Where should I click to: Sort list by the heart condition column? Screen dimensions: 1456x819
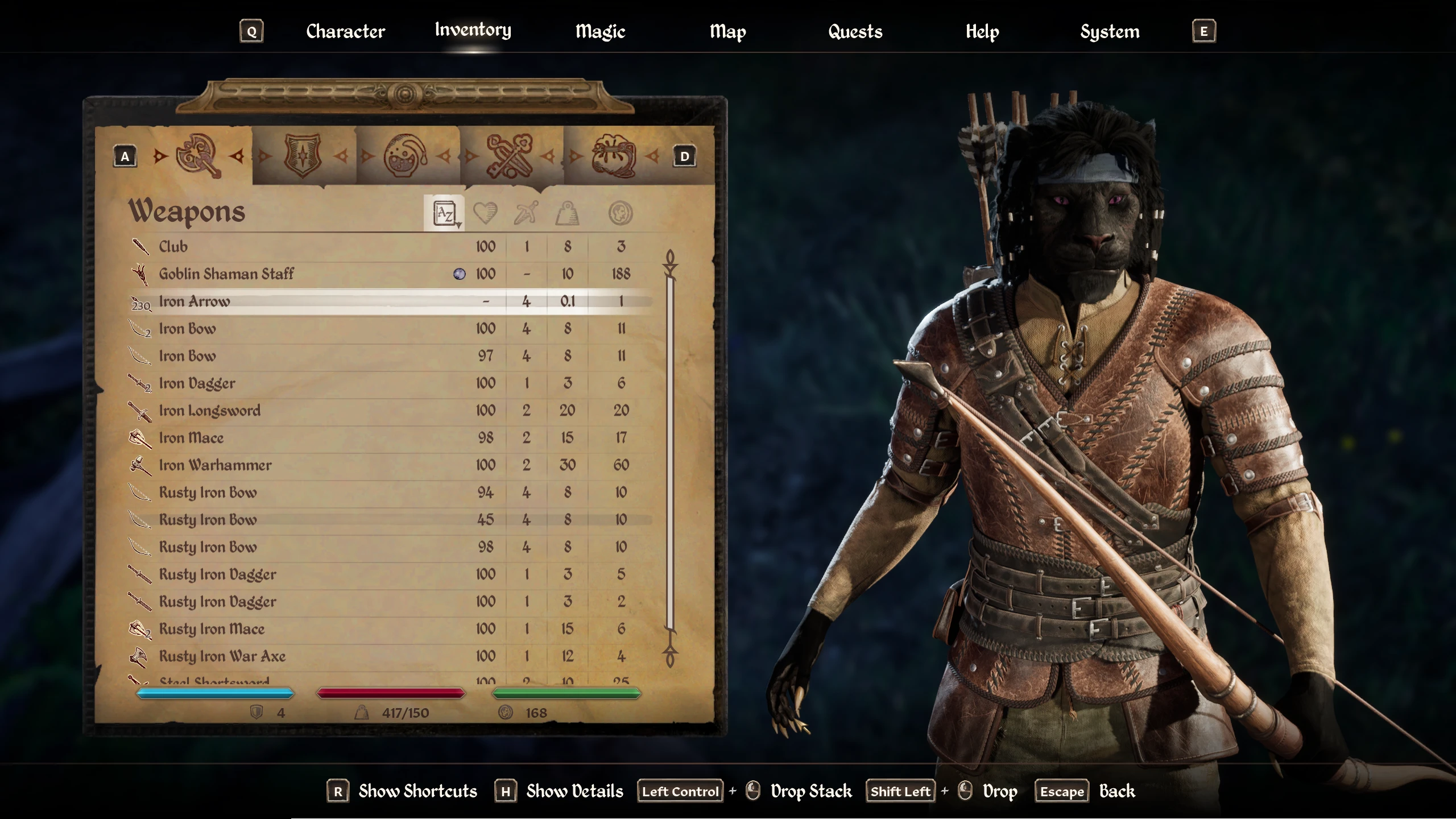[485, 214]
